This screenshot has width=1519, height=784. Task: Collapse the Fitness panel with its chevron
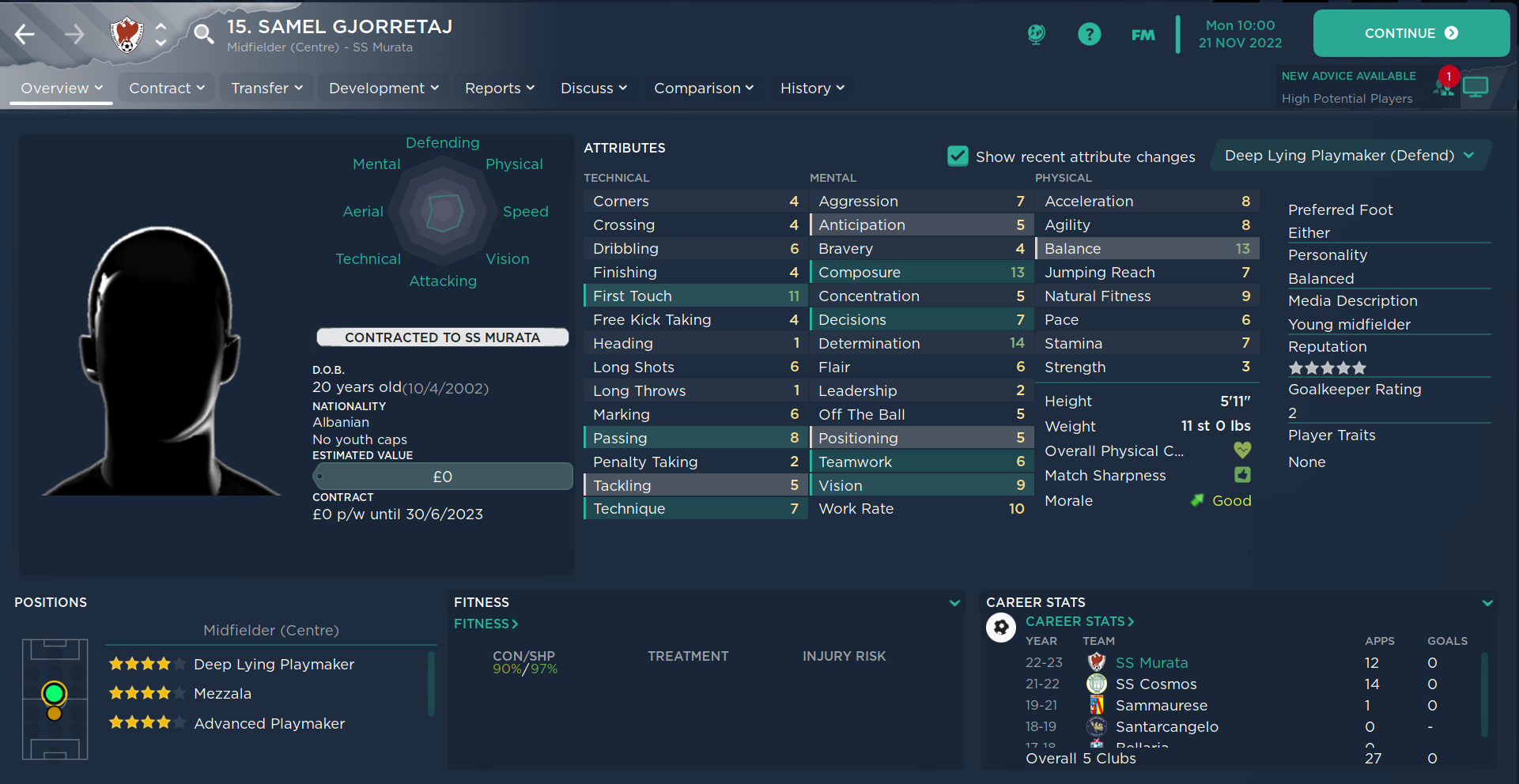tap(954, 602)
